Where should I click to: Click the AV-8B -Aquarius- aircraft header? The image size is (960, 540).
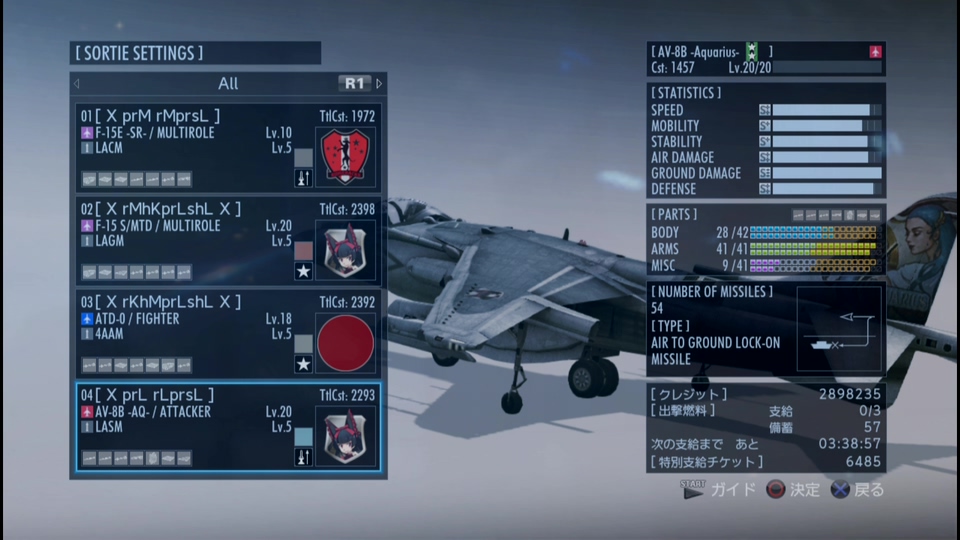coord(765,59)
